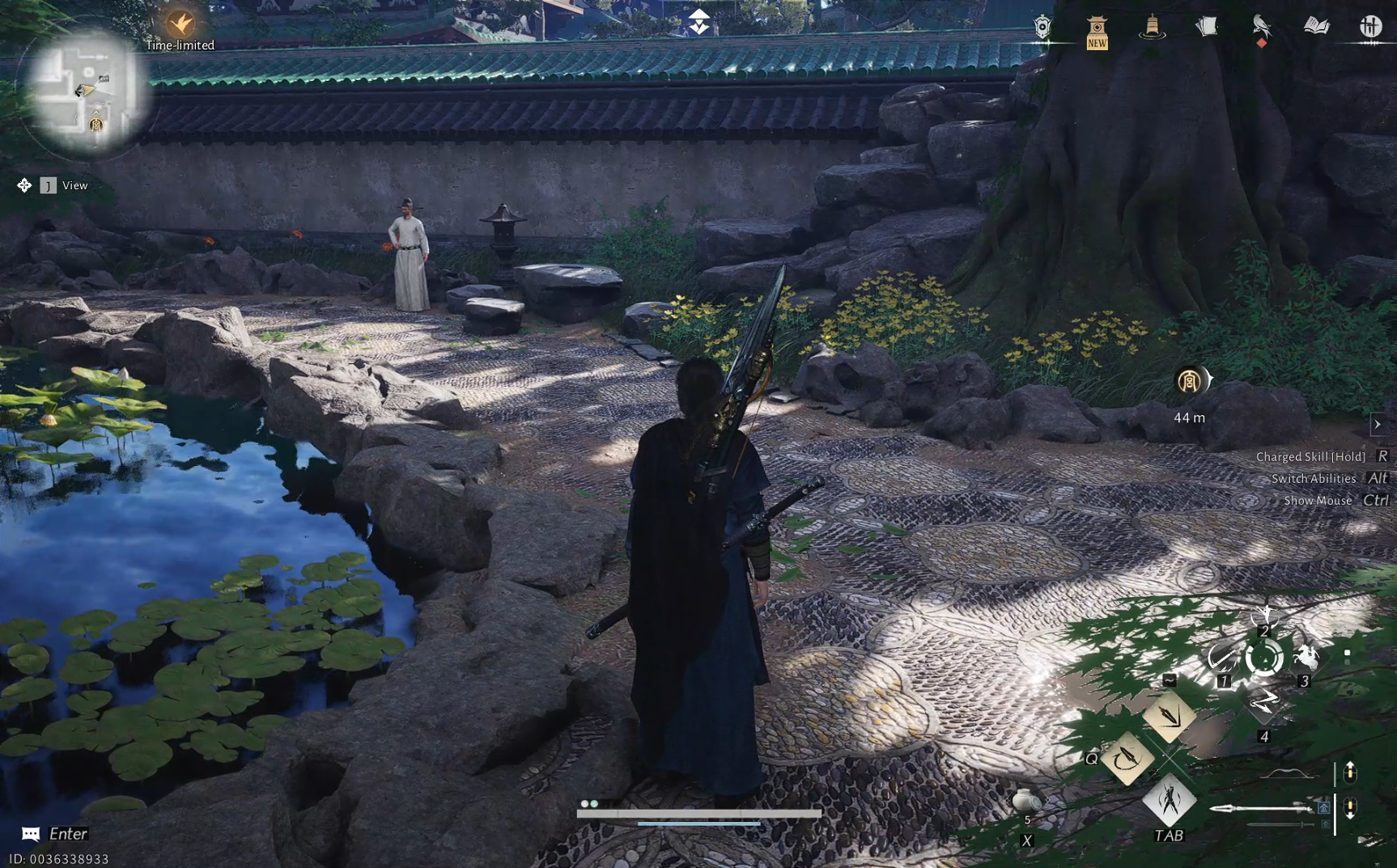Viewport: 1397px width, 868px height.
Task: Open the crossed-weapons combat menu icon
Action: (1369, 27)
